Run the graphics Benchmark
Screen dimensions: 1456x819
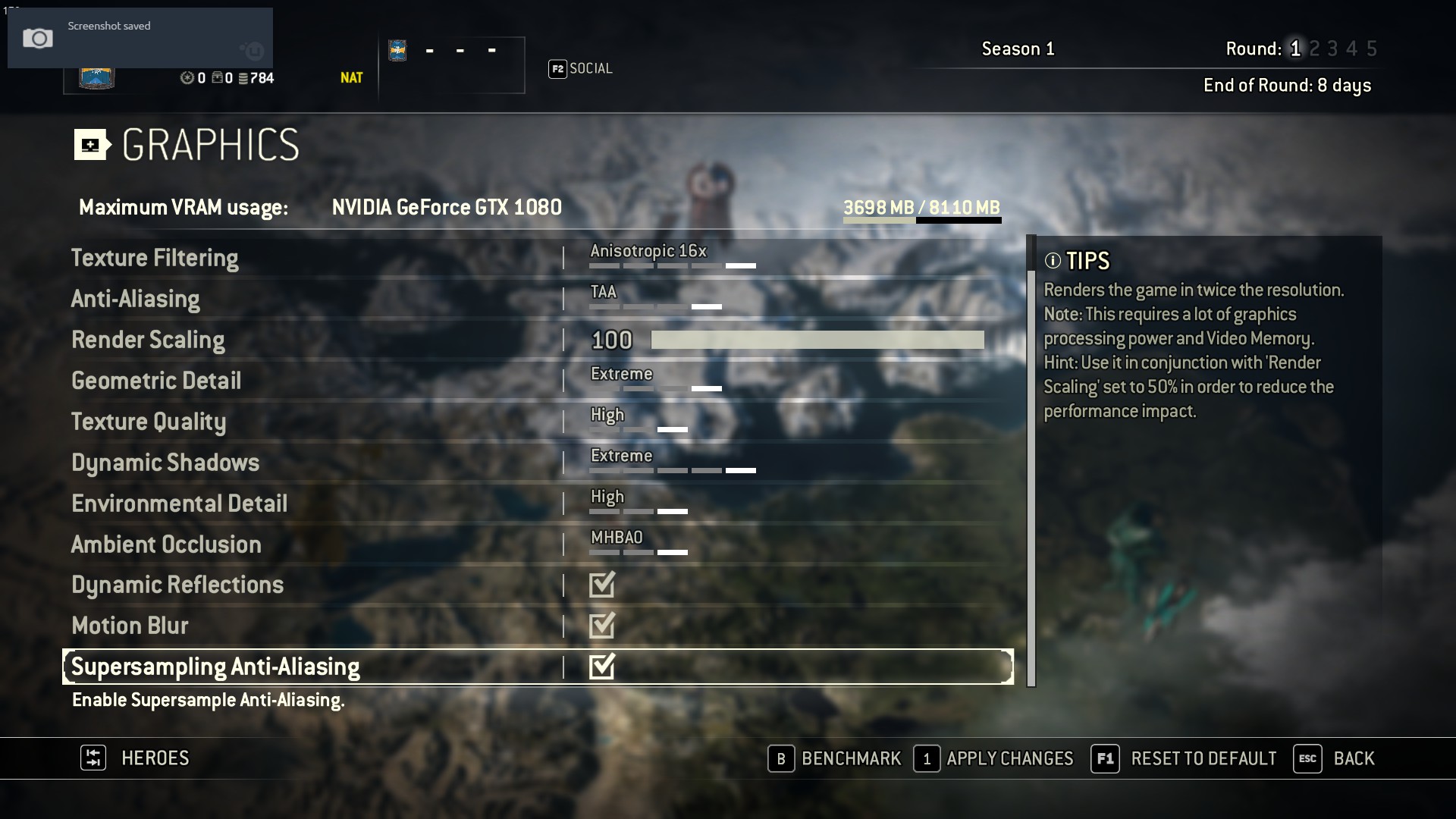pyautogui.click(x=835, y=758)
